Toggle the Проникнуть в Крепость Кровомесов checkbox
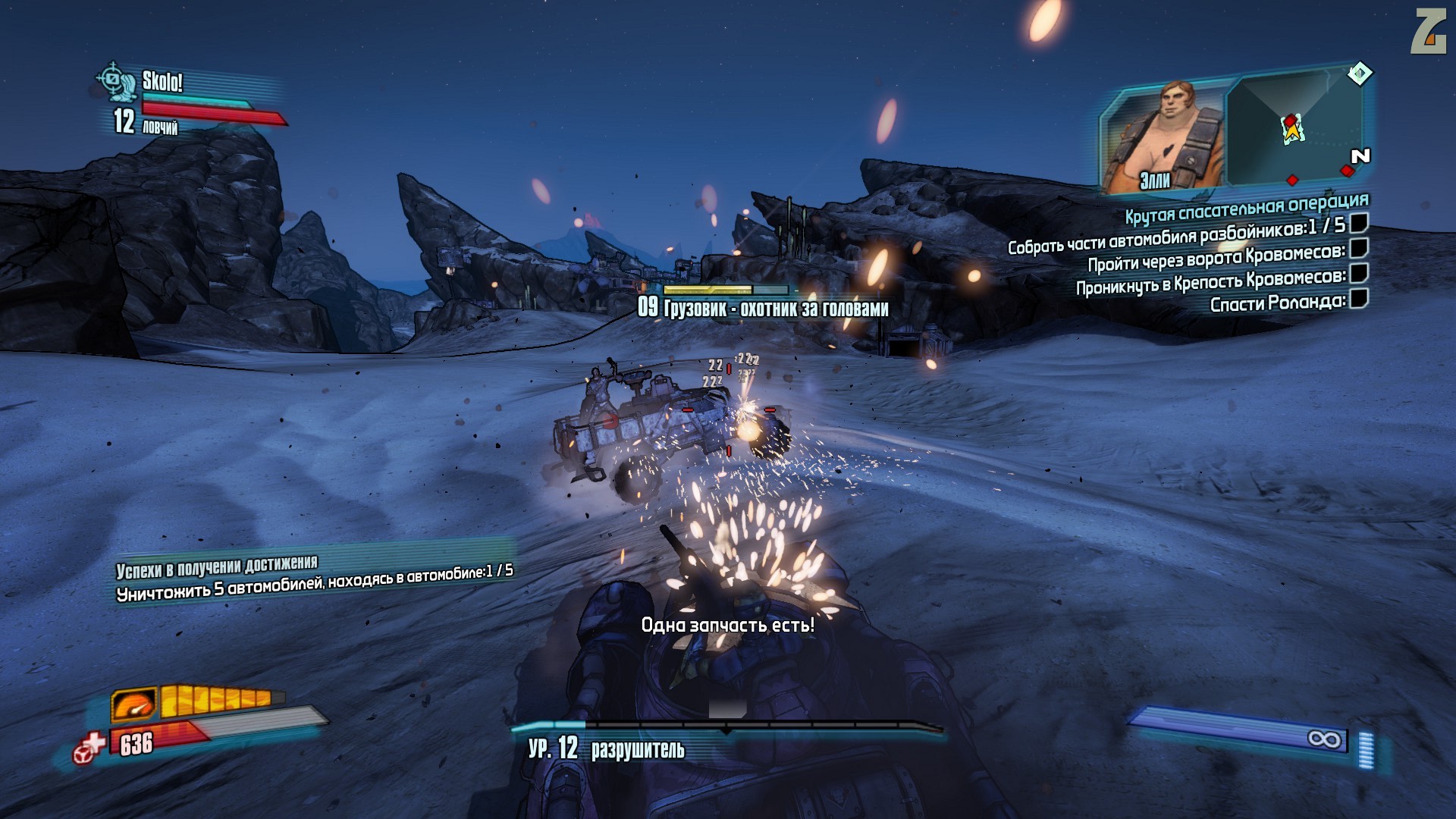The image size is (1456, 819). click(1359, 273)
